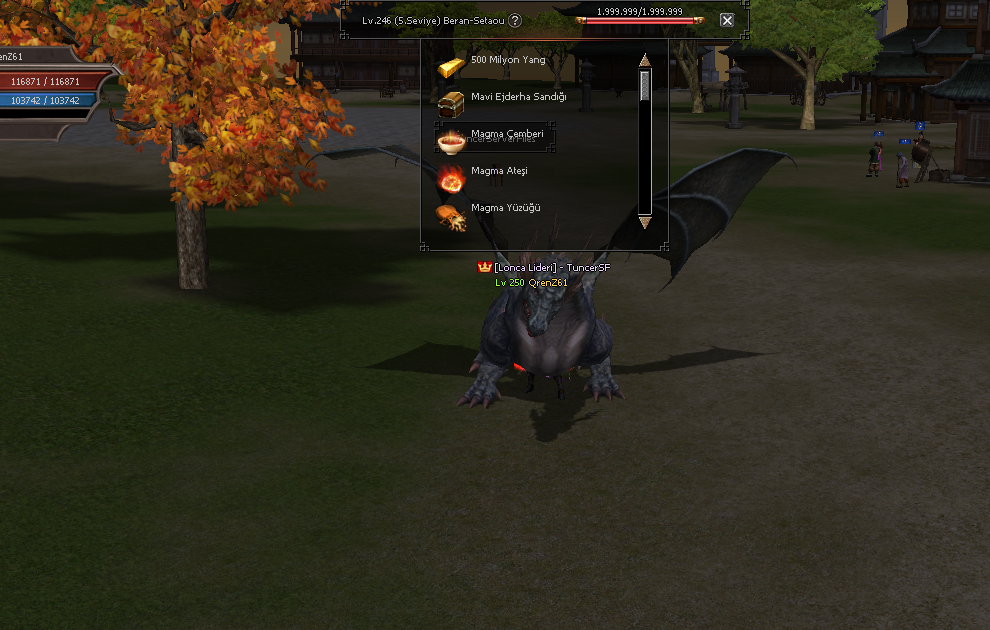
Task: Open the question mark info button
Action: 515,20
